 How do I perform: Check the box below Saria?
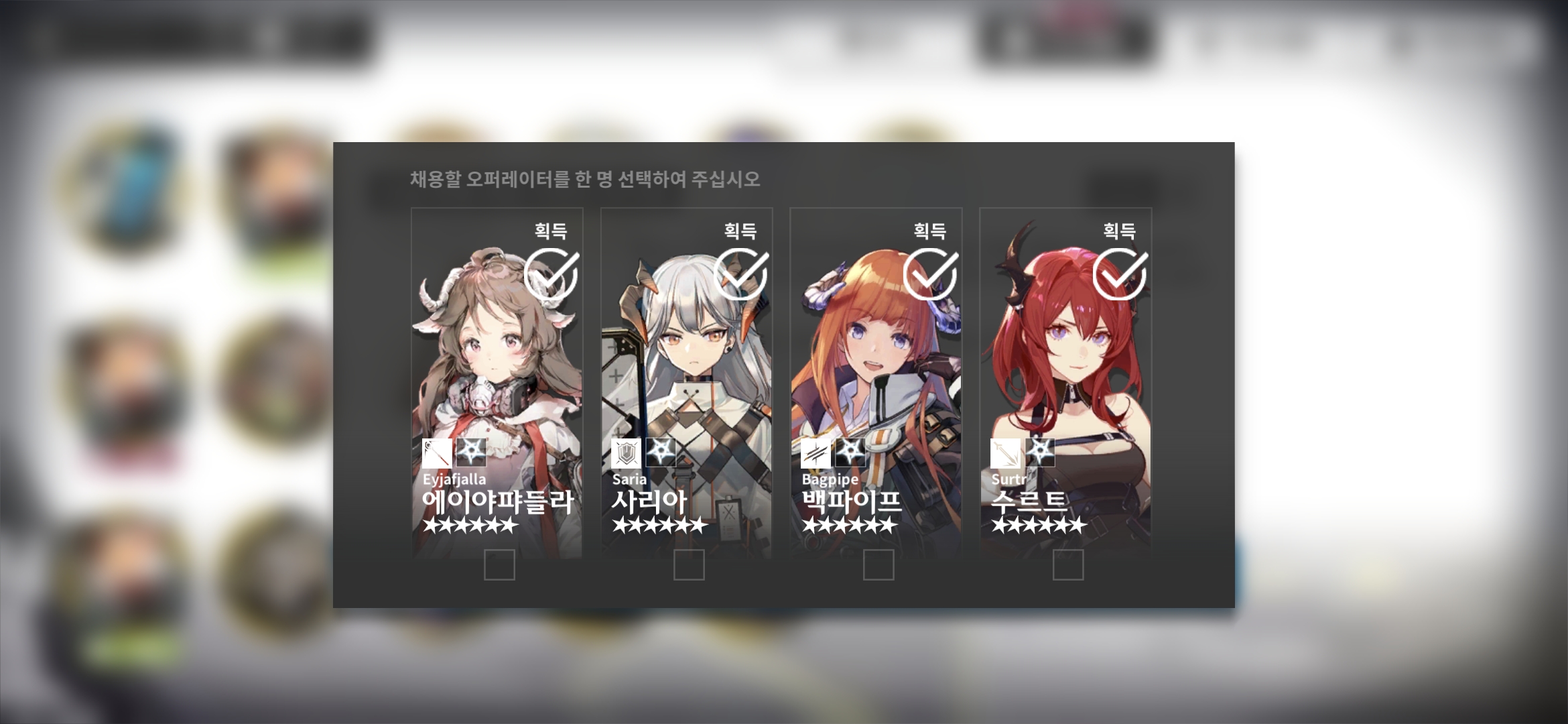689,564
